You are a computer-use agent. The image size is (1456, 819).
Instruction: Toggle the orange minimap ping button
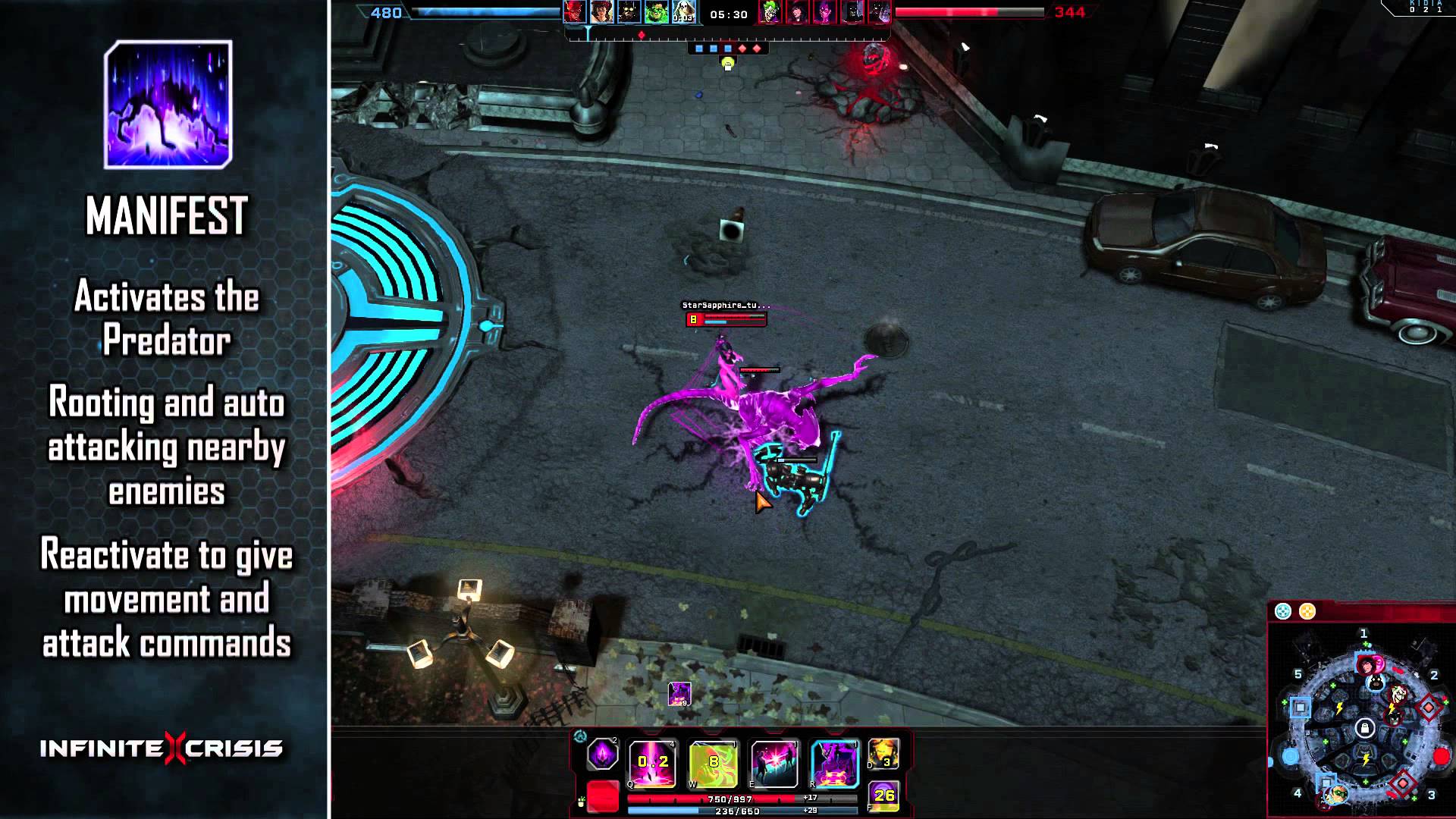point(1307,611)
